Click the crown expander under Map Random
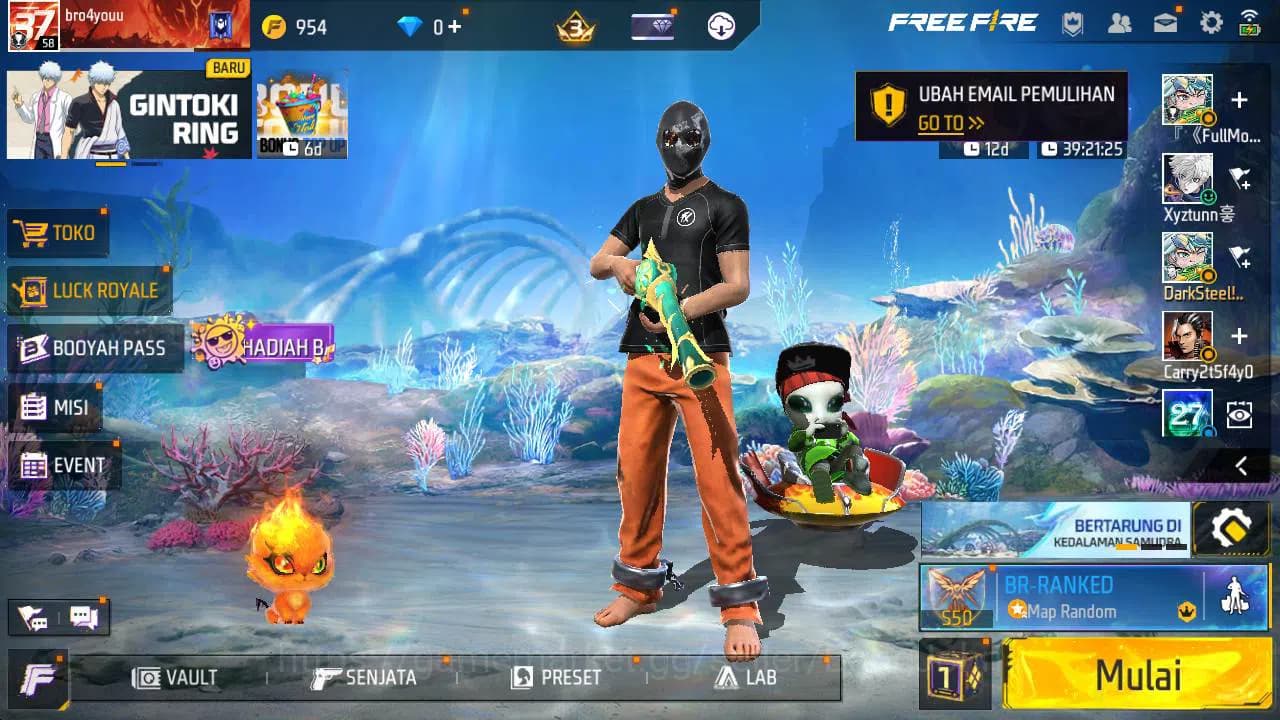Viewport: 1280px width, 720px height. (1185, 612)
